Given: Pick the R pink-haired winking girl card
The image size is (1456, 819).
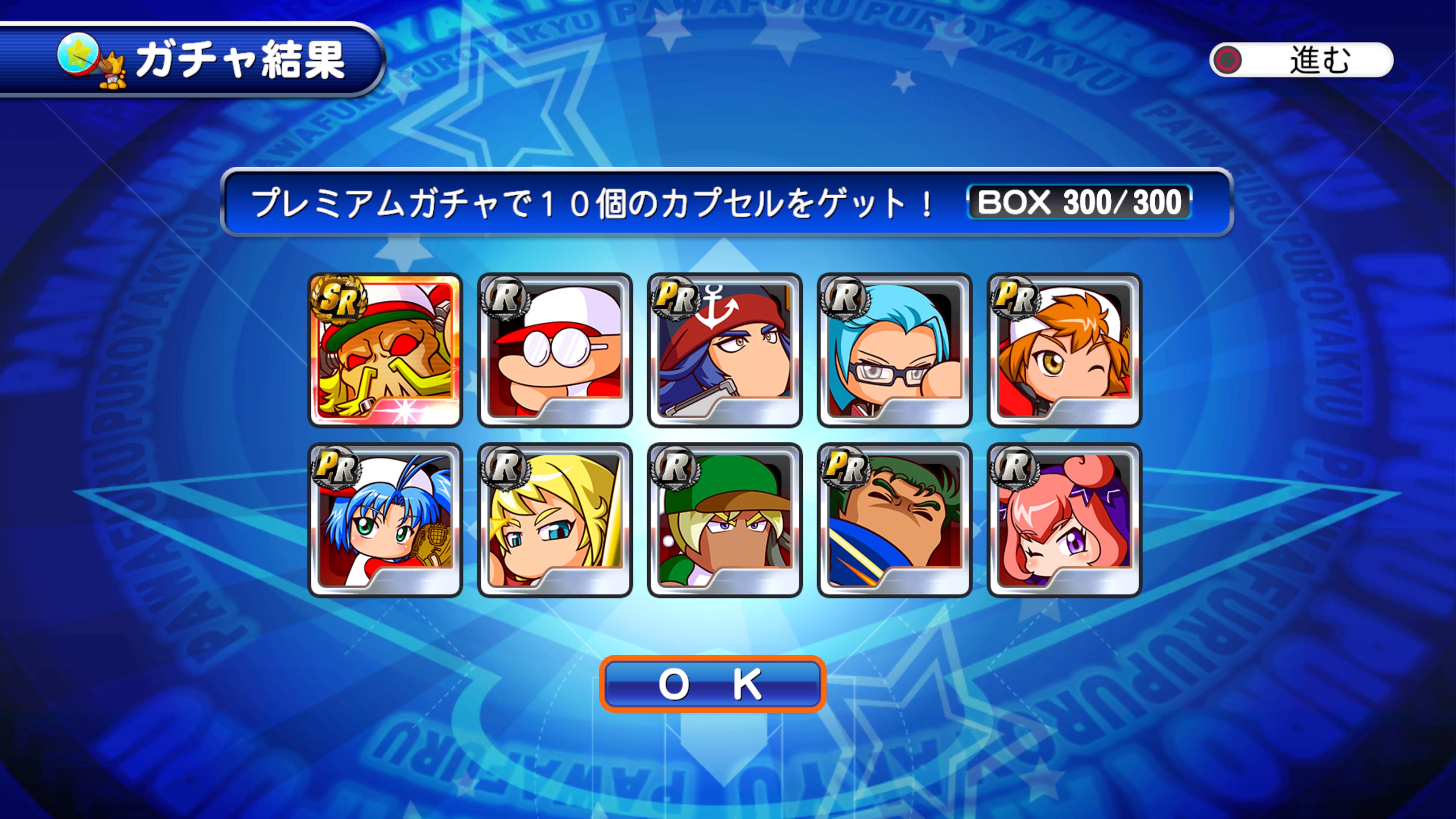Looking at the screenshot, I should (x=1064, y=520).
